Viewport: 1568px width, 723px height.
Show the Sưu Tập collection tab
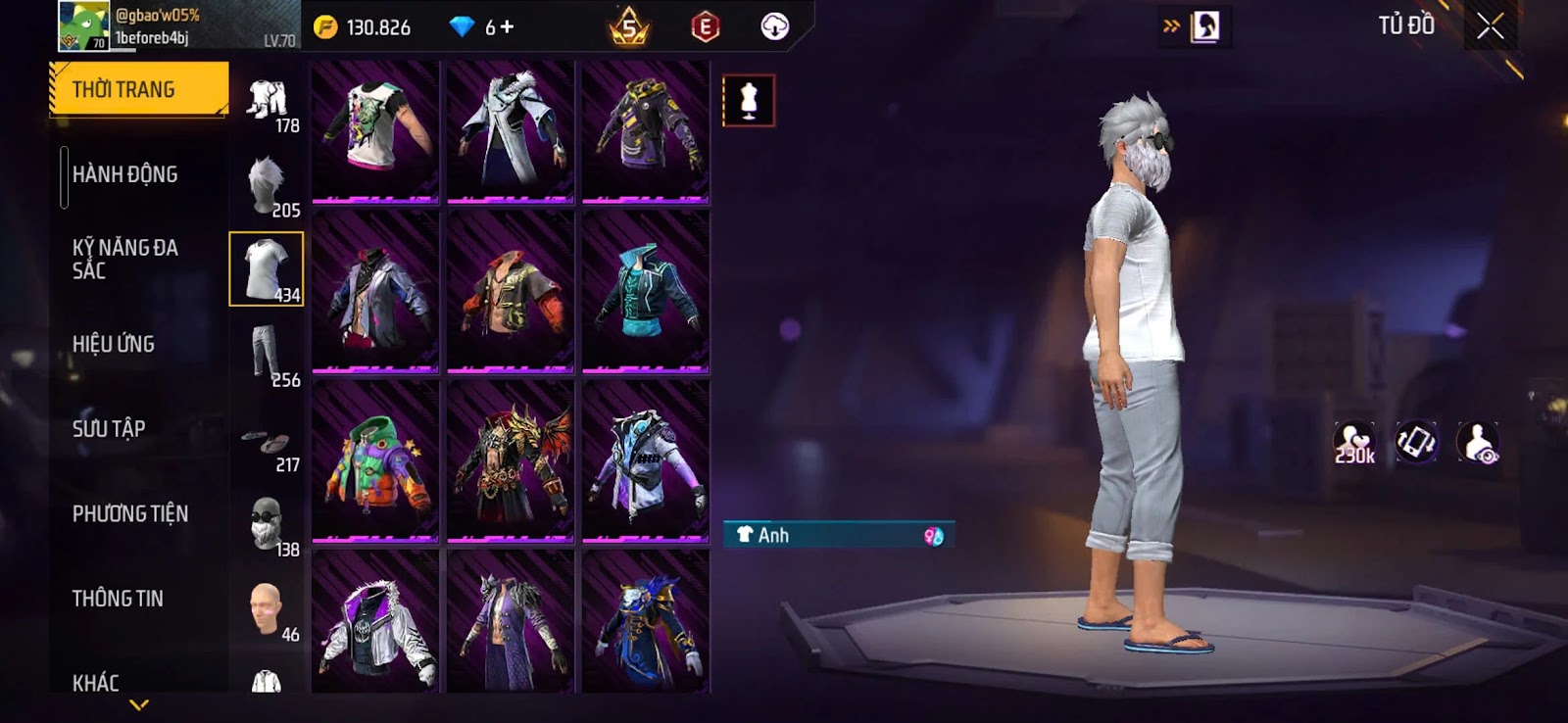point(108,429)
